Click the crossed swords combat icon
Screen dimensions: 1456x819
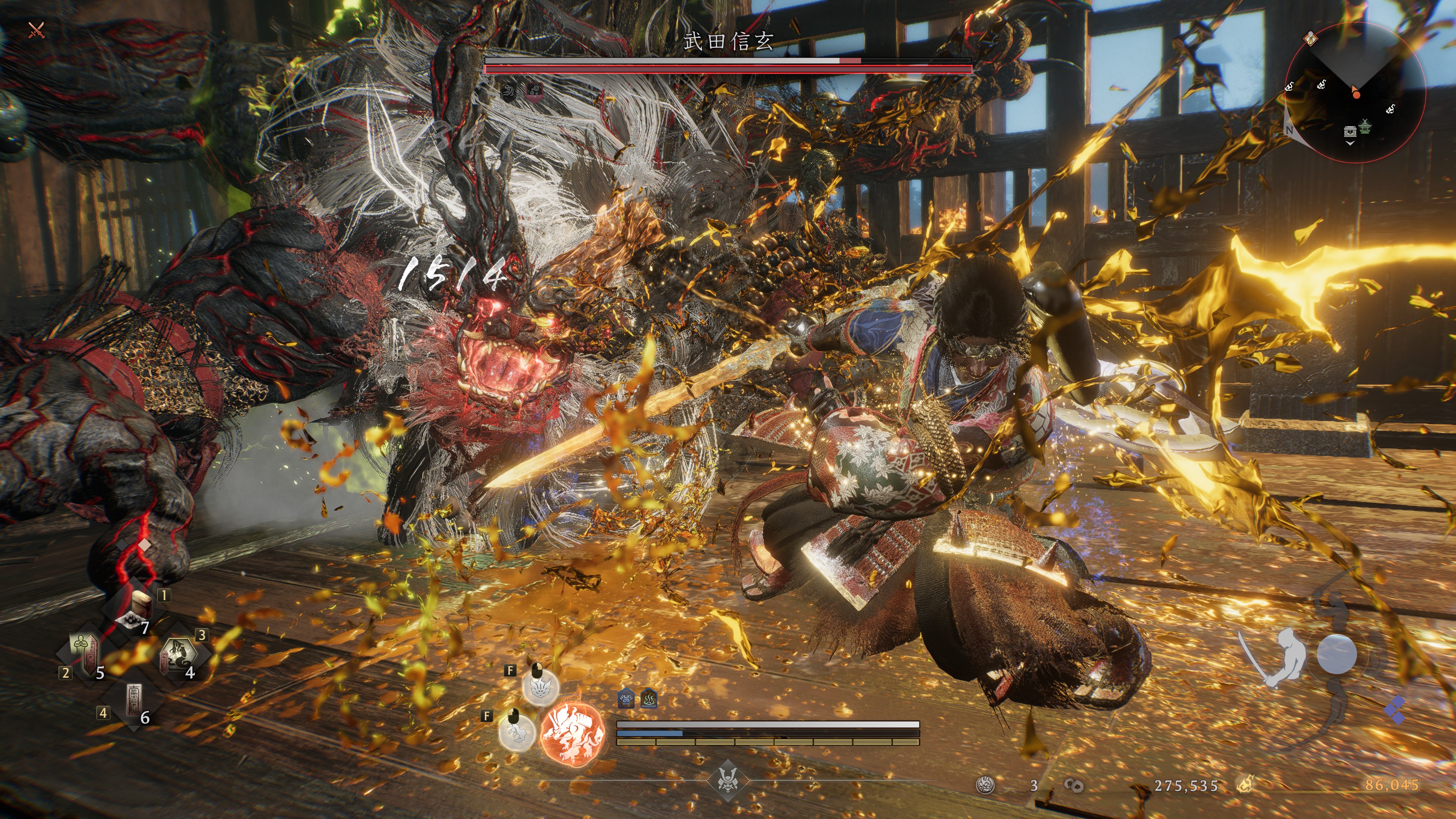tap(37, 30)
